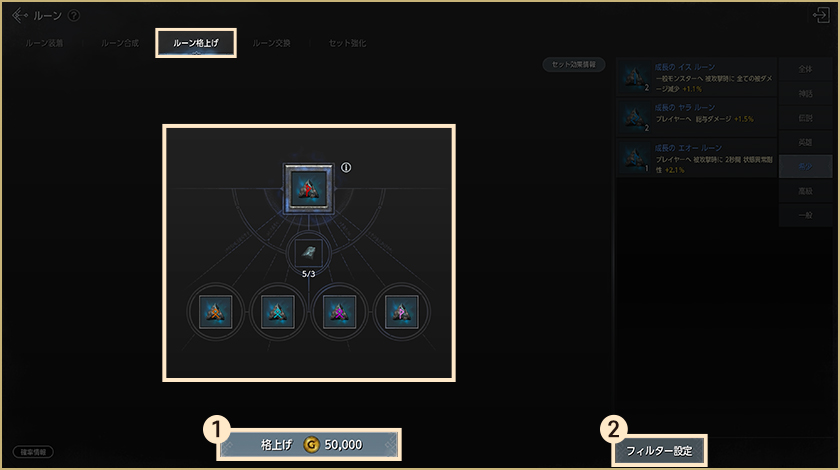Open the help question mark next to ルーン
This screenshot has width=840, height=470.
[x=73, y=15]
